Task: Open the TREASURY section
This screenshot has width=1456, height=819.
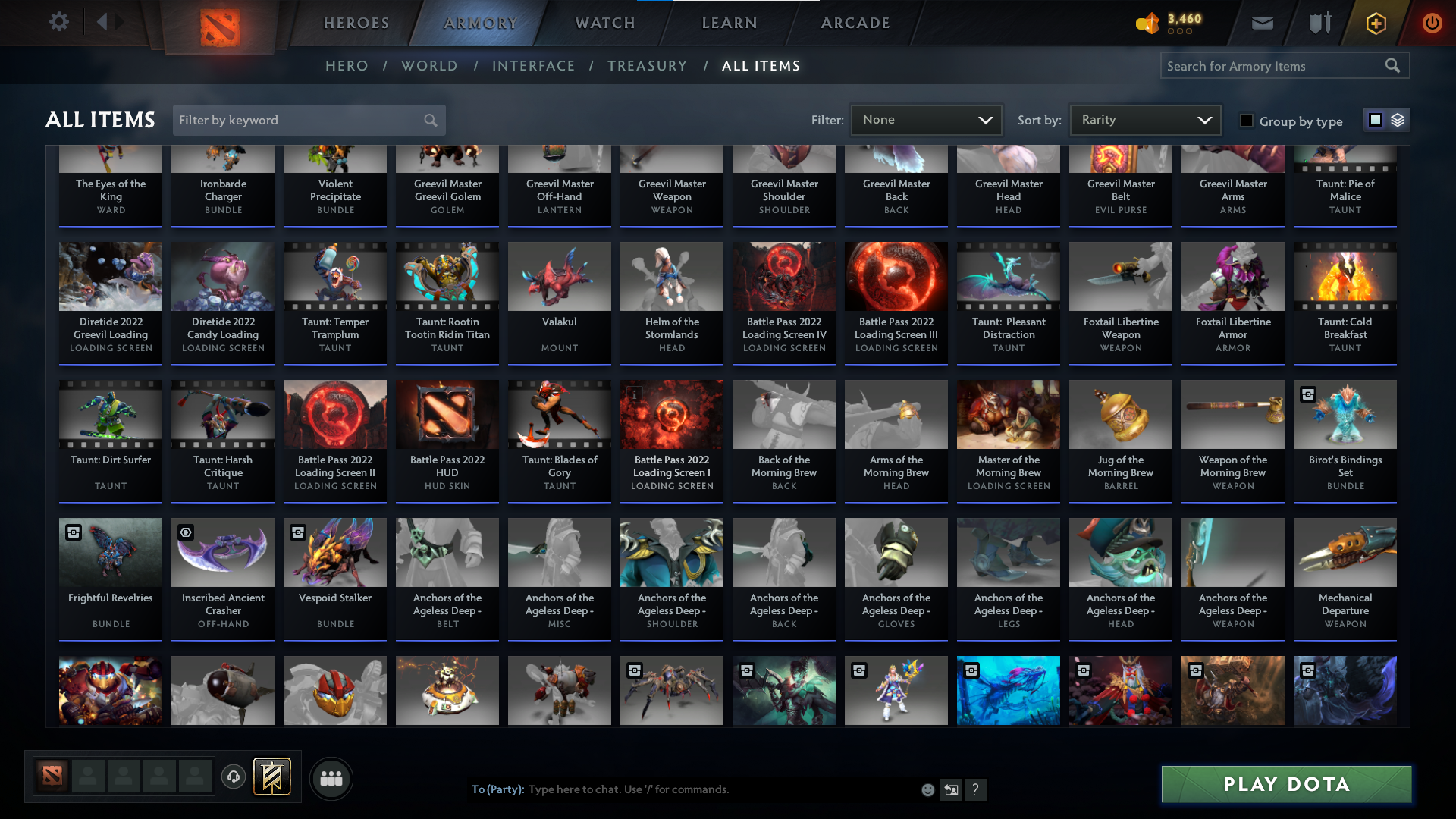Action: (647, 66)
